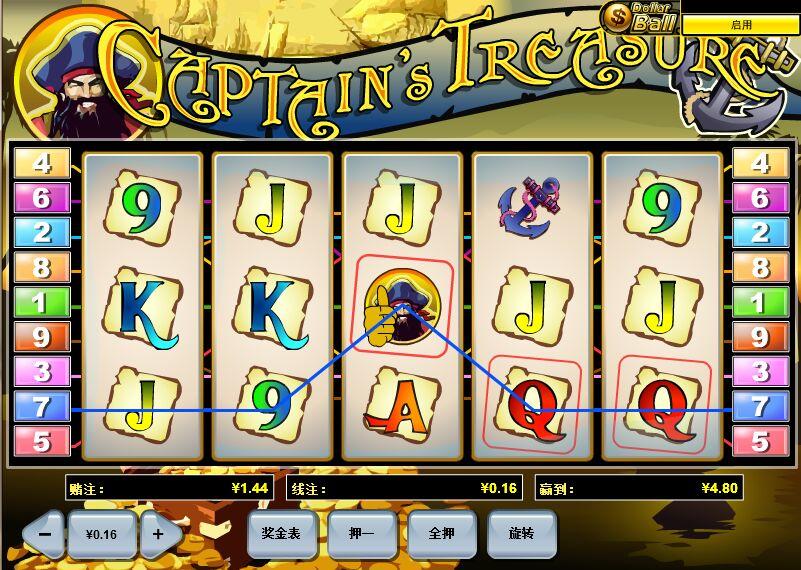This screenshot has height=570, width=801.
Task: Open the 奖金表 paytable
Action: pos(281,534)
